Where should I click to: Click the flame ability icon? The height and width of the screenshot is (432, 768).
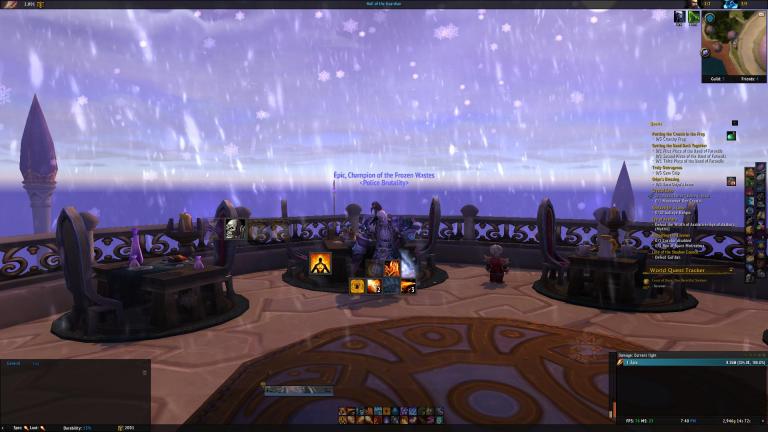coord(391,268)
